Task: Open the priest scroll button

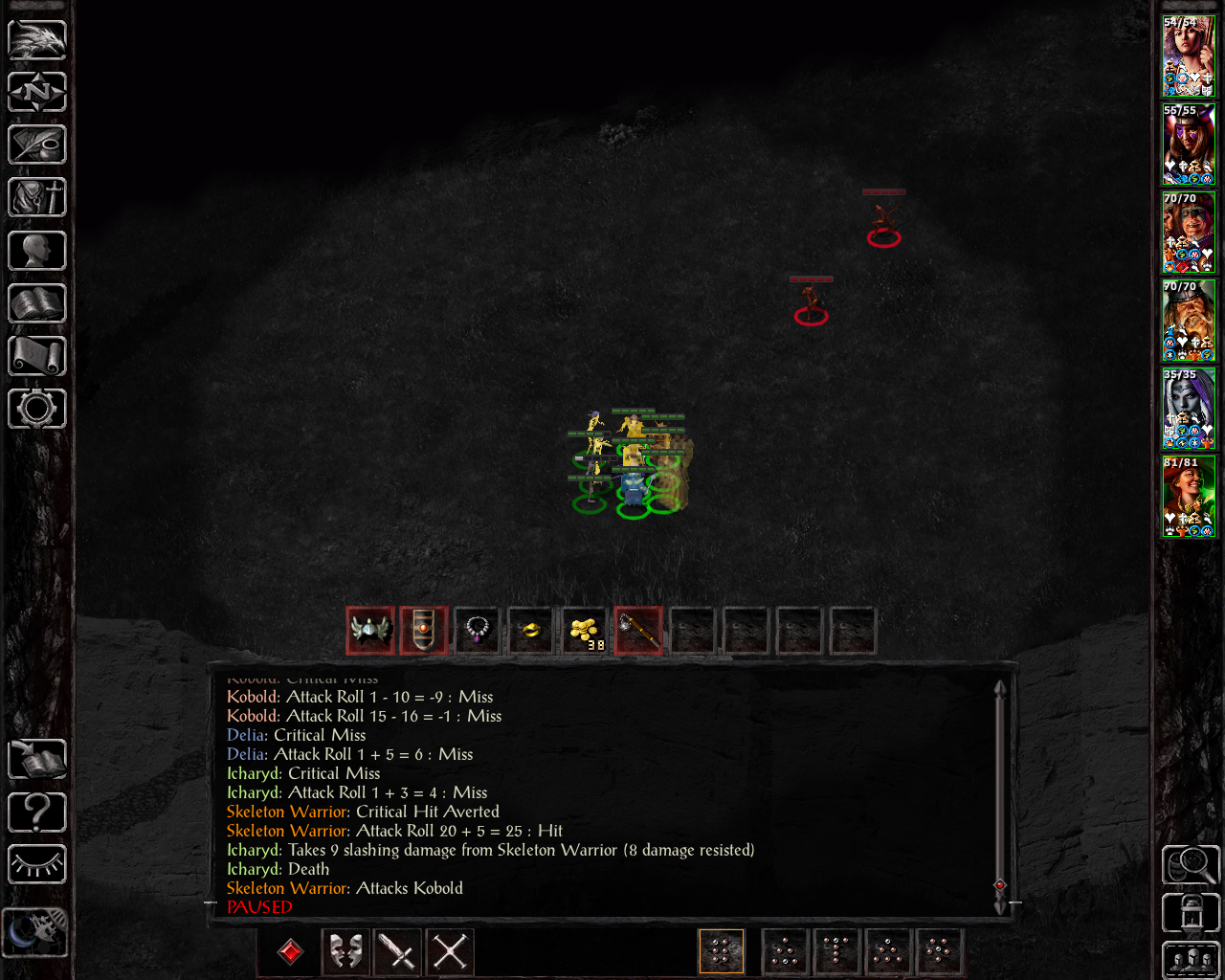Action: tap(37, 356)
